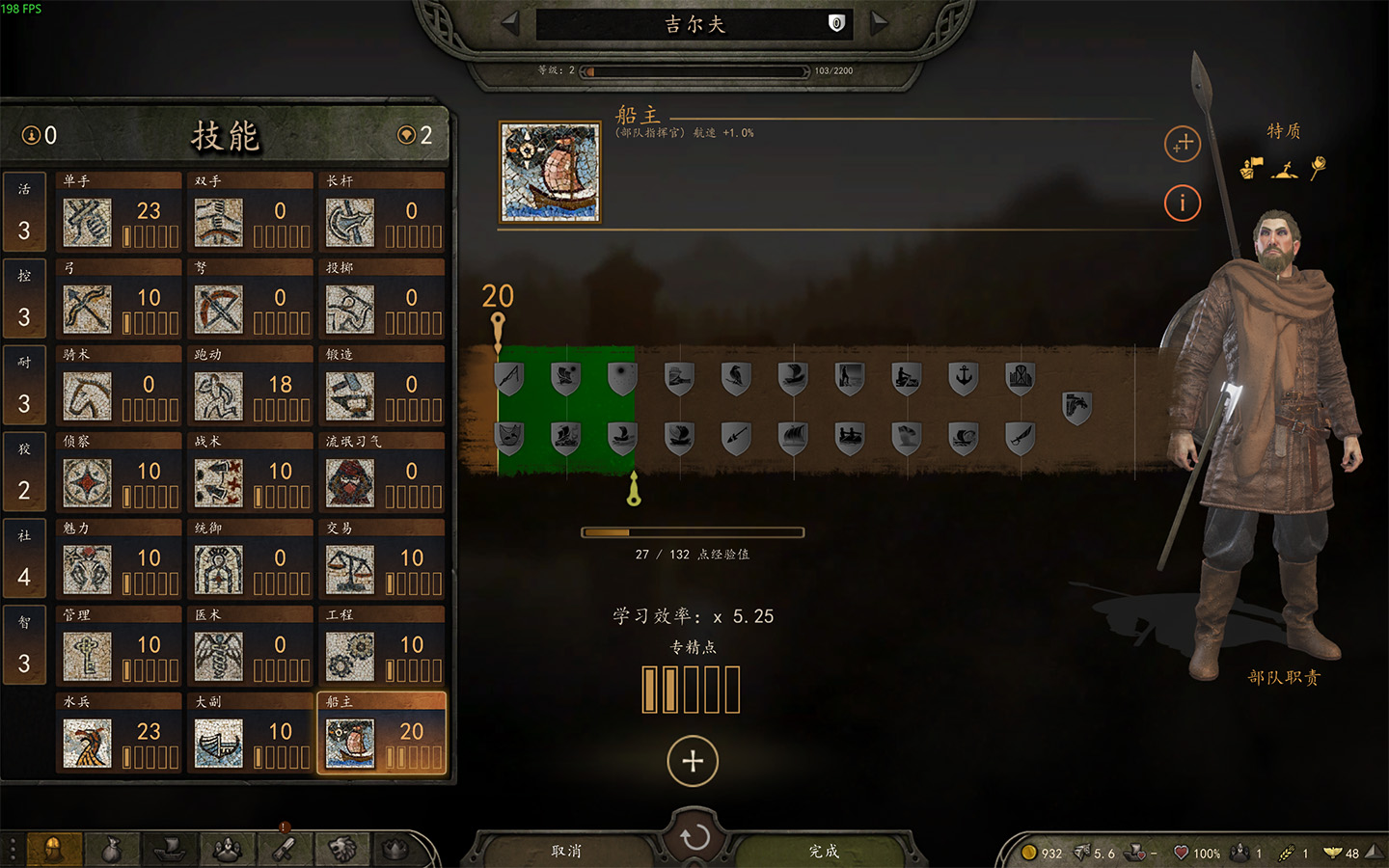Select the 流氓习气 roguery skill
Viewport: 1389px width, 868px height.
tap(382, 474)
